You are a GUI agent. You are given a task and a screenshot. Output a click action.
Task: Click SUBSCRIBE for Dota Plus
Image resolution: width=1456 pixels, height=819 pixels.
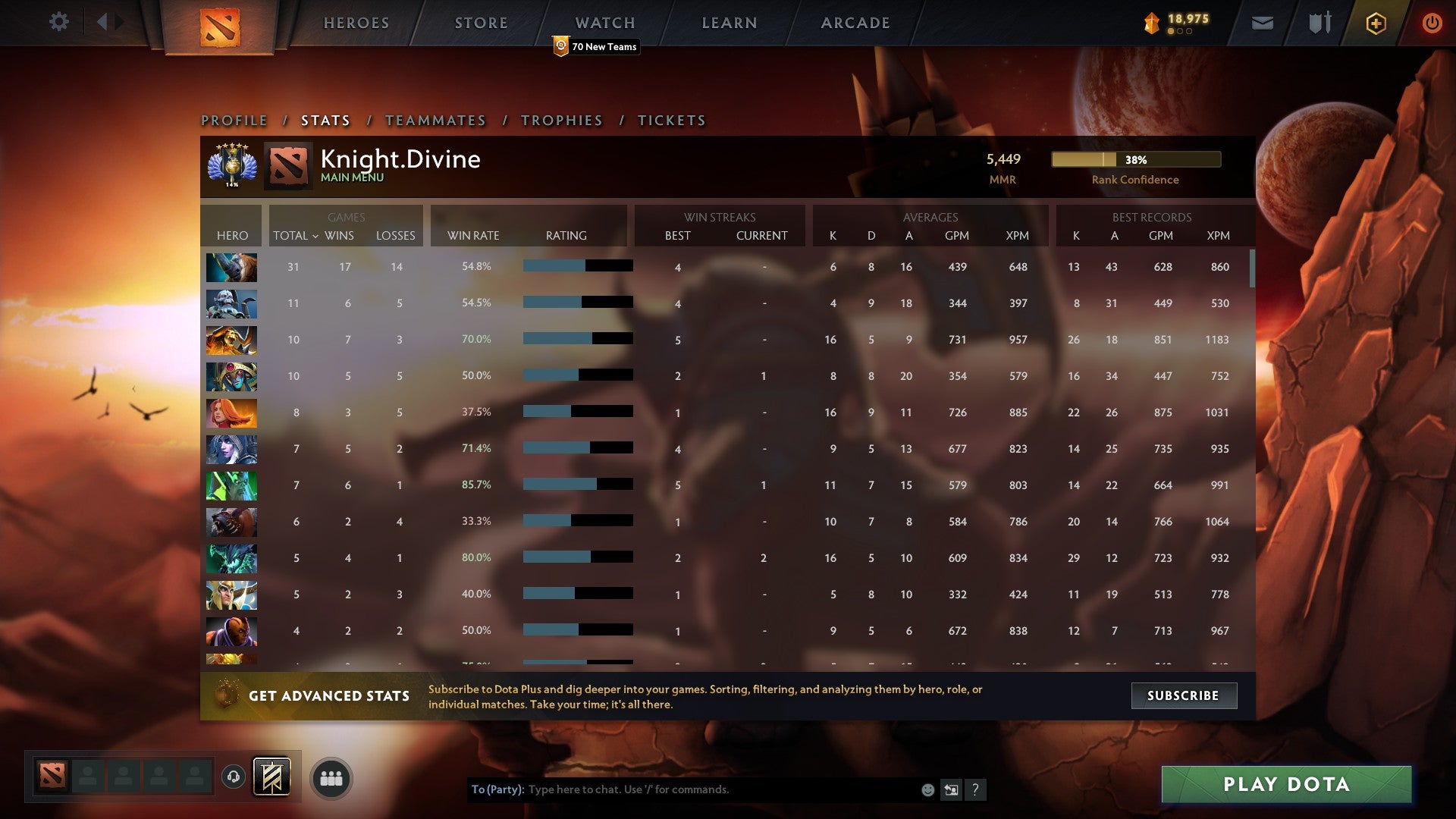pos(1183,695)
